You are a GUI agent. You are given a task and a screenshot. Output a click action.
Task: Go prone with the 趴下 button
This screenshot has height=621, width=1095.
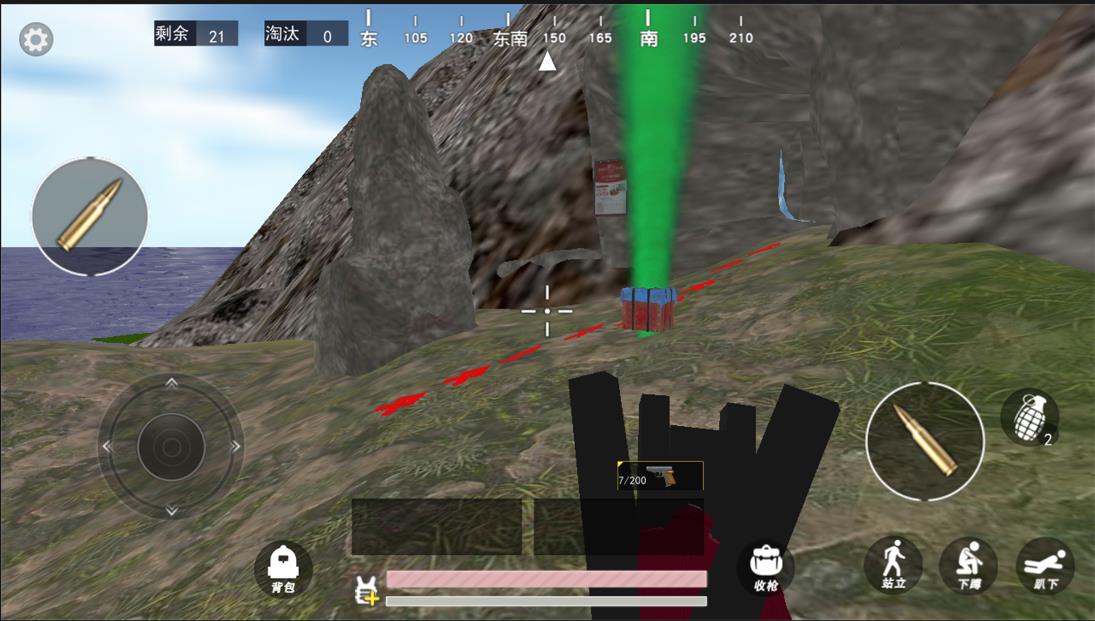[x=1045, y=566]
